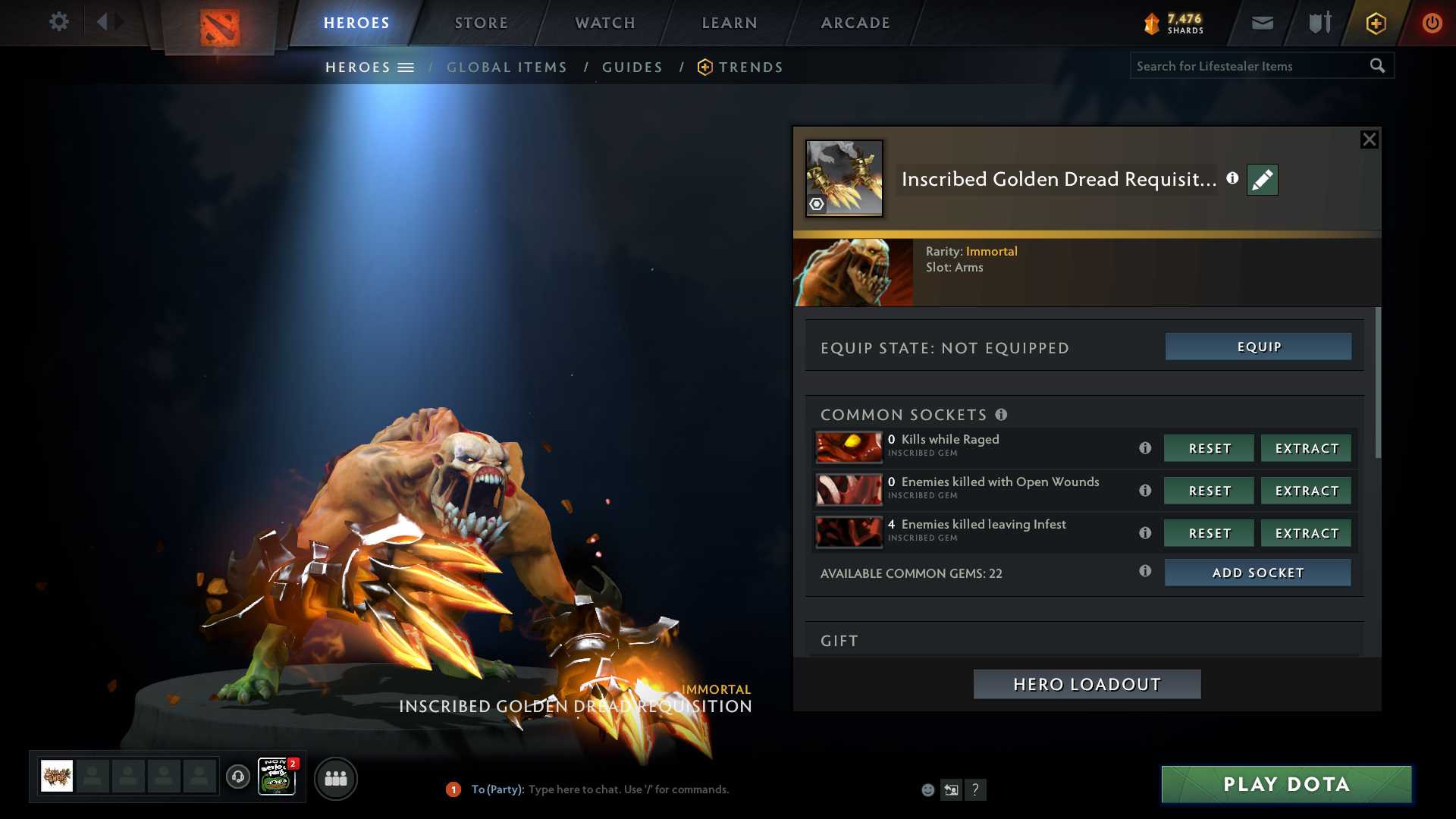Equip the Golden Dread Requisition
Image resolution: width=1456 pixels, height=819 pixels.
coord(1258,347)
